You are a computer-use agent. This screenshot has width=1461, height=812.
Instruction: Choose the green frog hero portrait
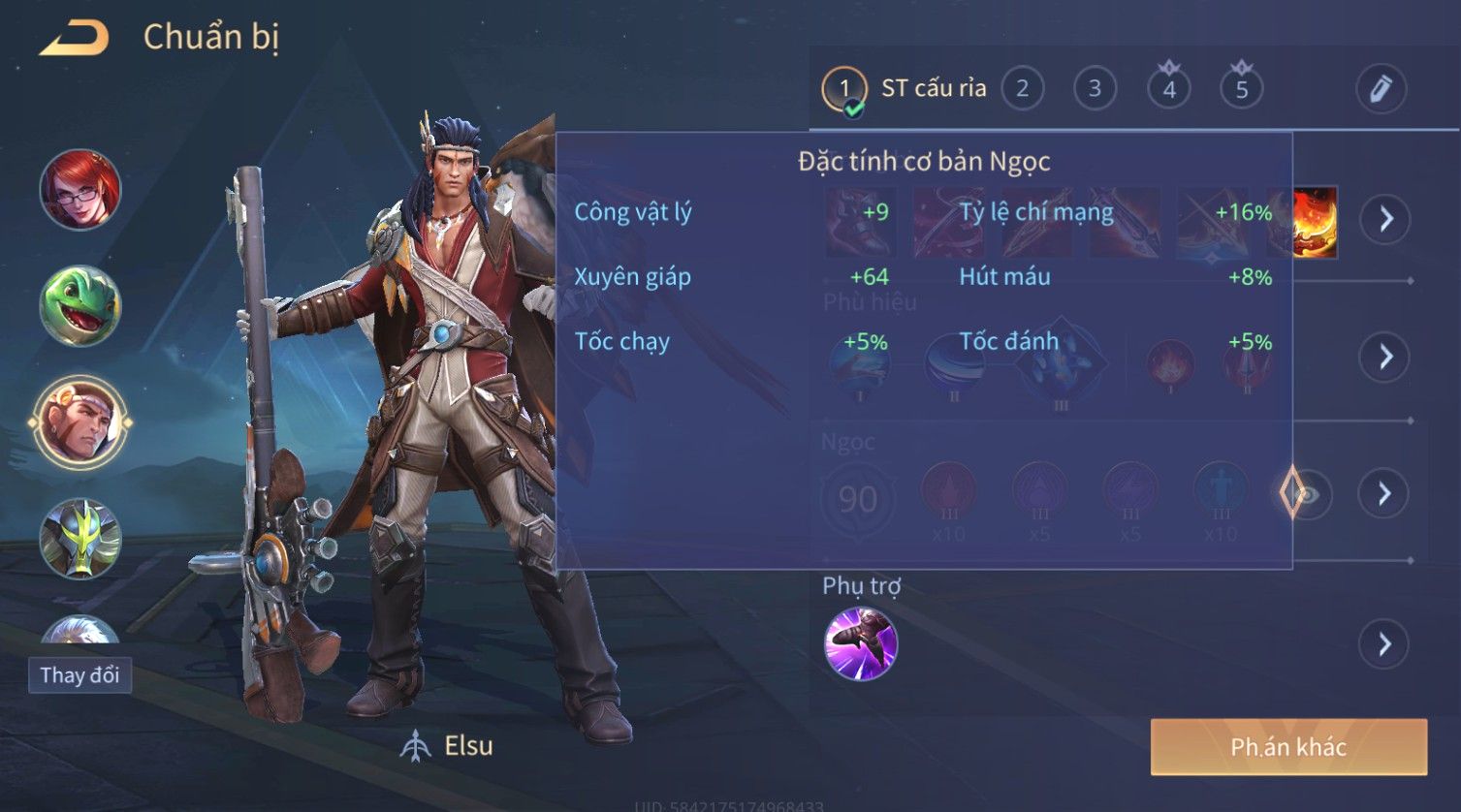[x=80, y=306]
